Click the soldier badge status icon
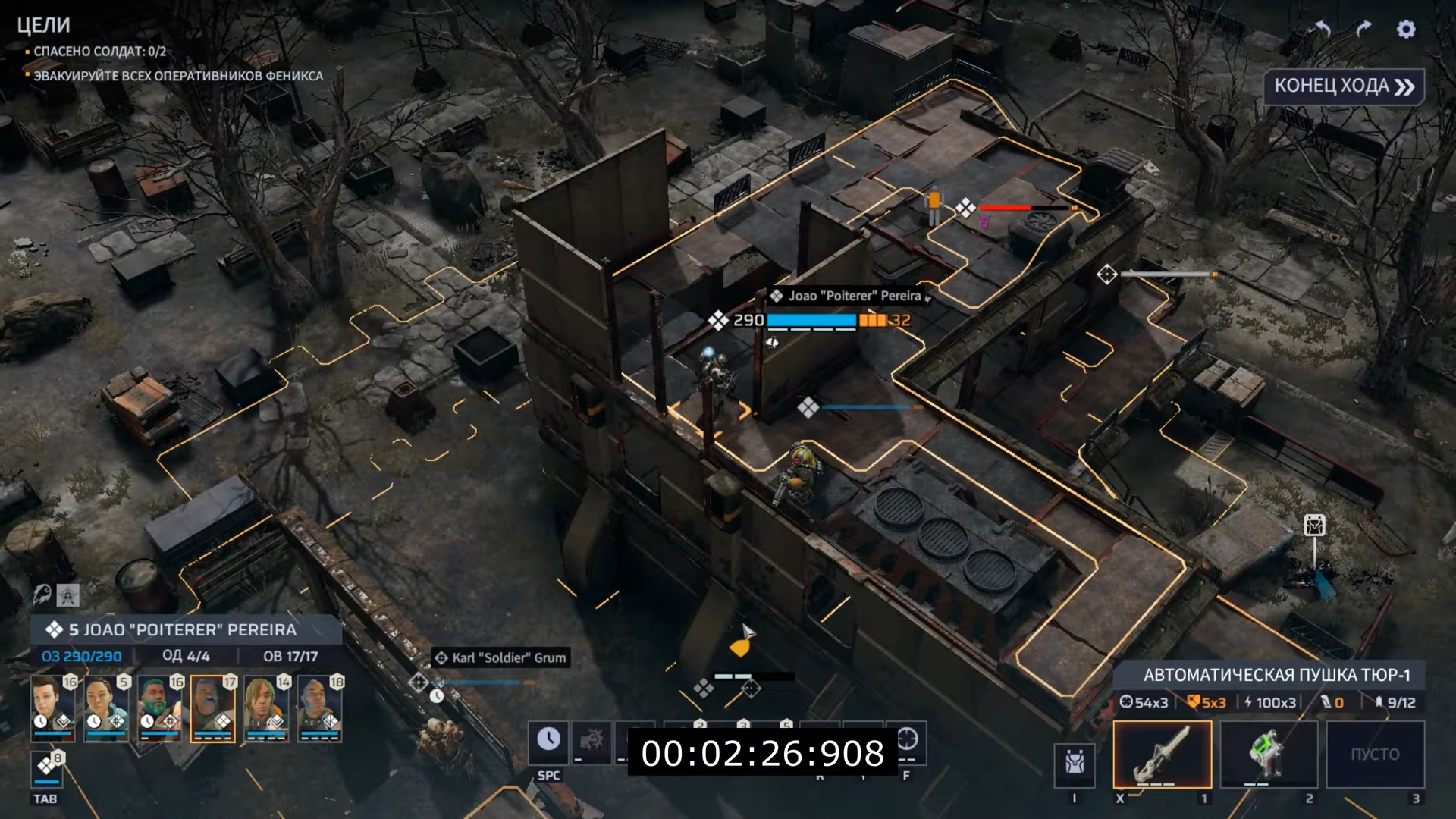This screenshot has height=819, width=1456. (68, 595)
